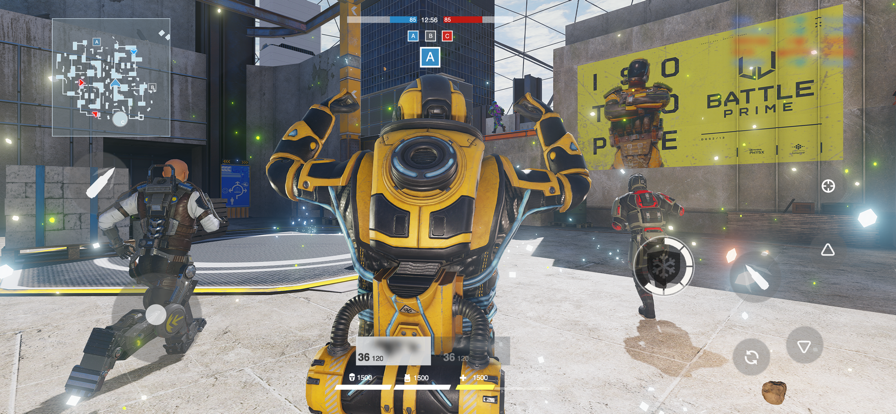Open the menu in the top-right corner
This screenshot has height=414, width=896.
(x=818, y=21)
